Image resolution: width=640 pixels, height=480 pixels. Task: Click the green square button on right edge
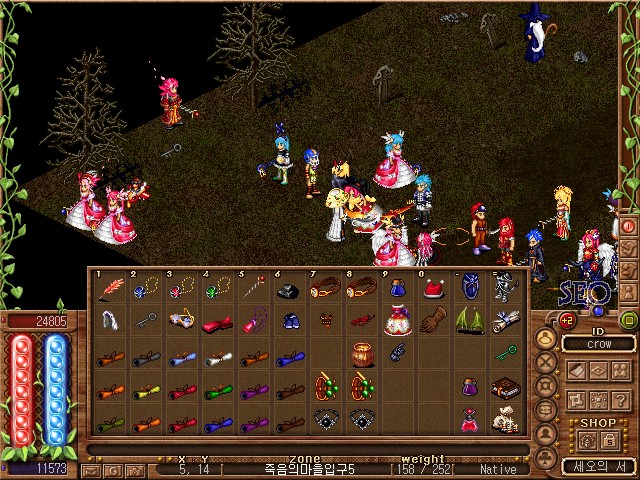tap(629, 320)
